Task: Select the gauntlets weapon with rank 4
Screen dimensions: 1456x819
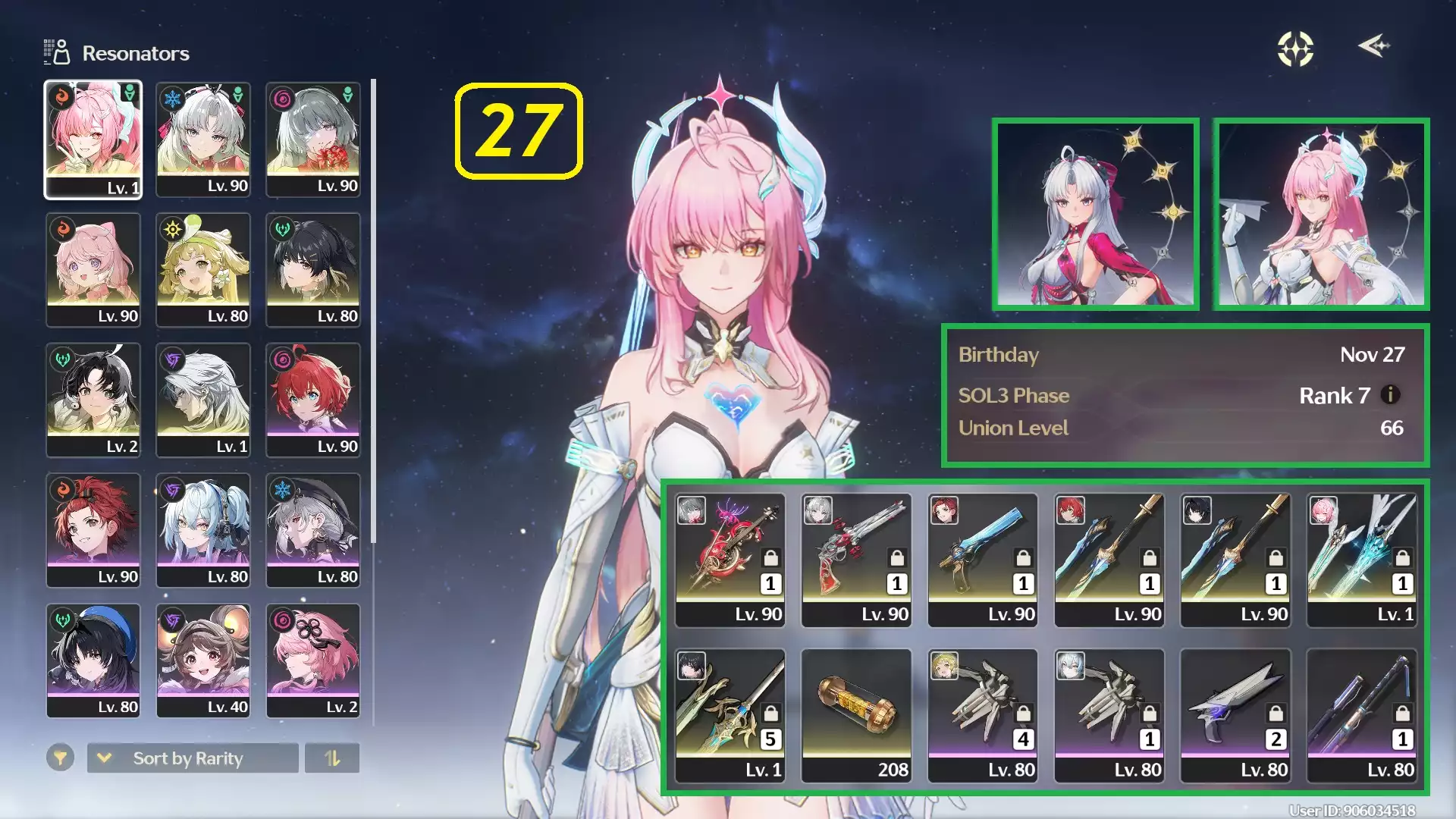Action: [x=983, y=715]
